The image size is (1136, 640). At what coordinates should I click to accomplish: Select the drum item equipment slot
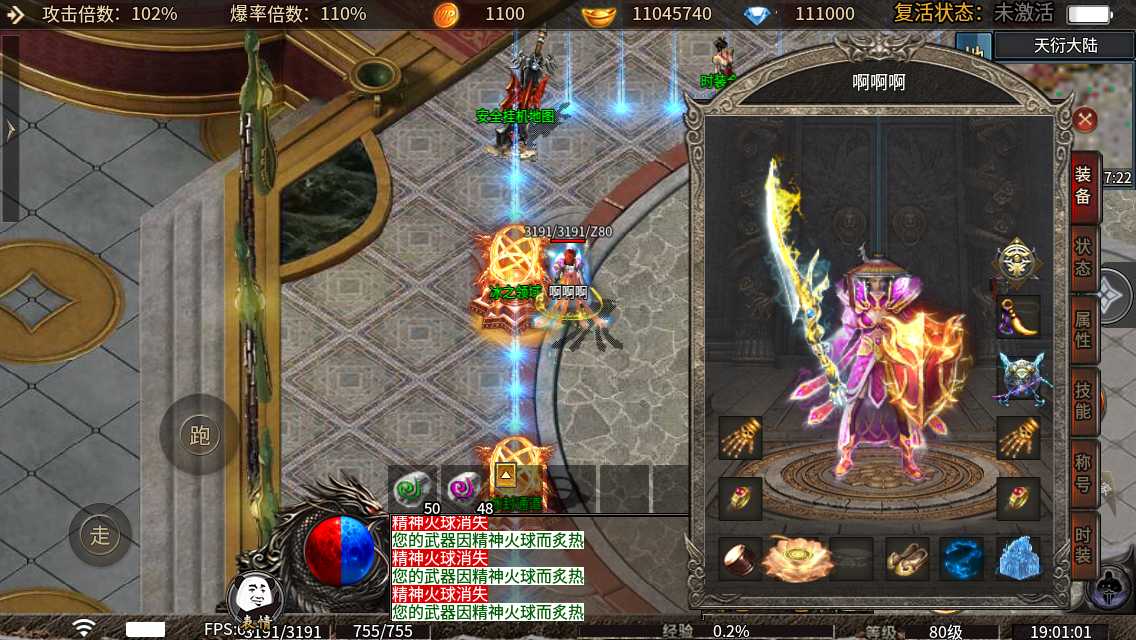coord(741,559)
